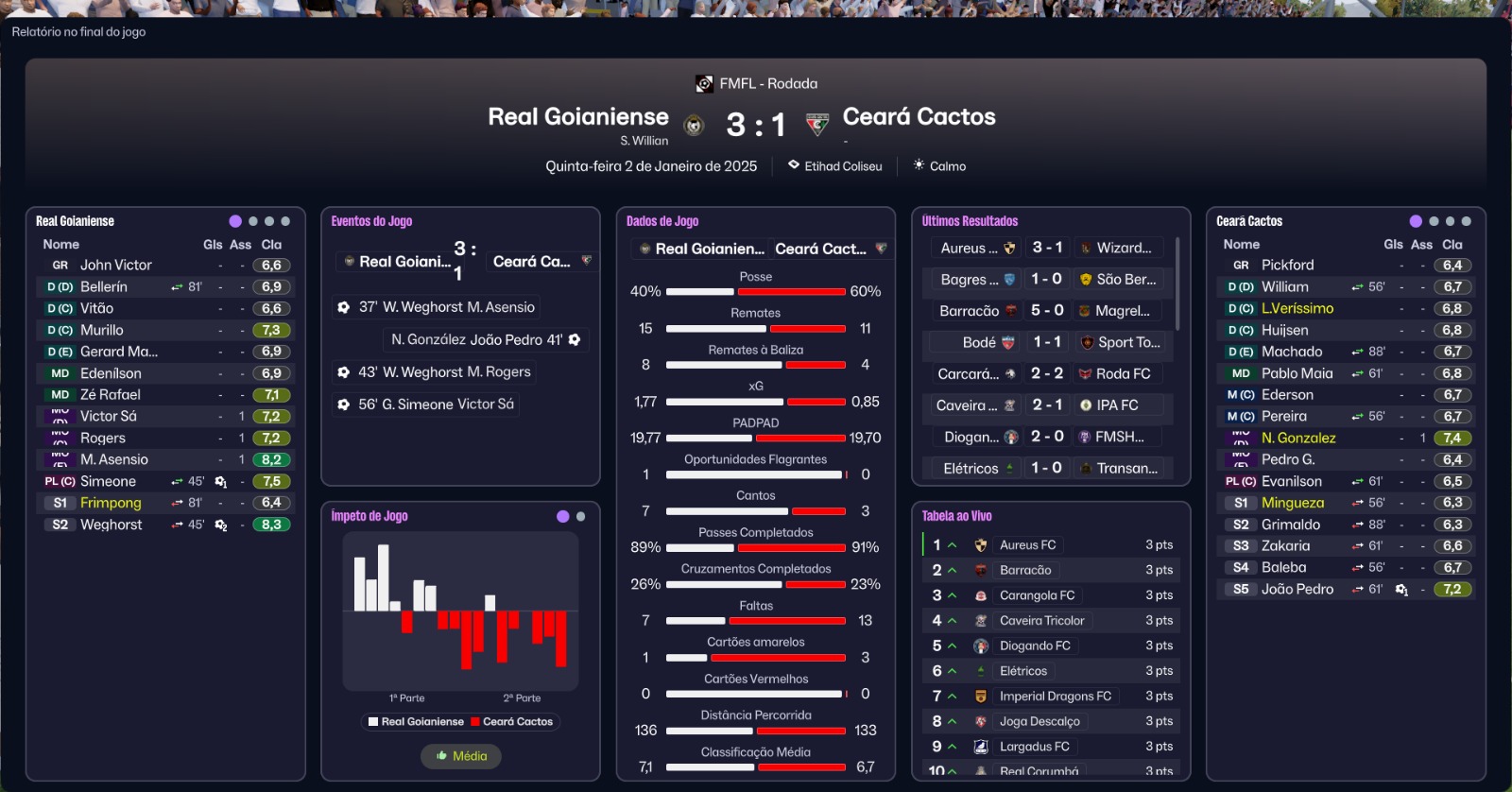Image resolution: width=1512 pixels, height=792 pixels.
Task: Open Caveira Tricolor in live table
Action: pos(1041,621)
